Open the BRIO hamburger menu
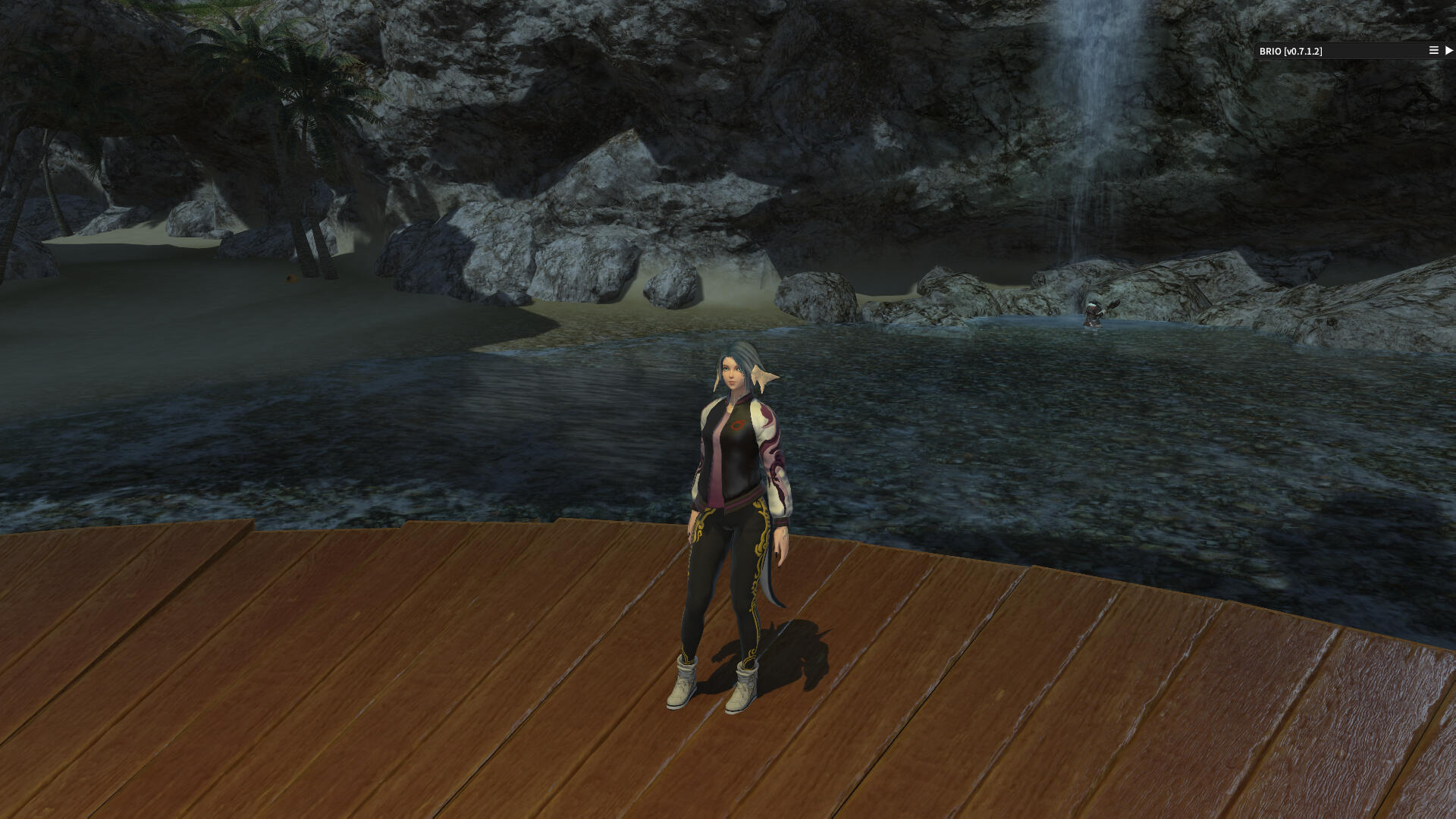The image size is (1456, 819). point(1433,51)
